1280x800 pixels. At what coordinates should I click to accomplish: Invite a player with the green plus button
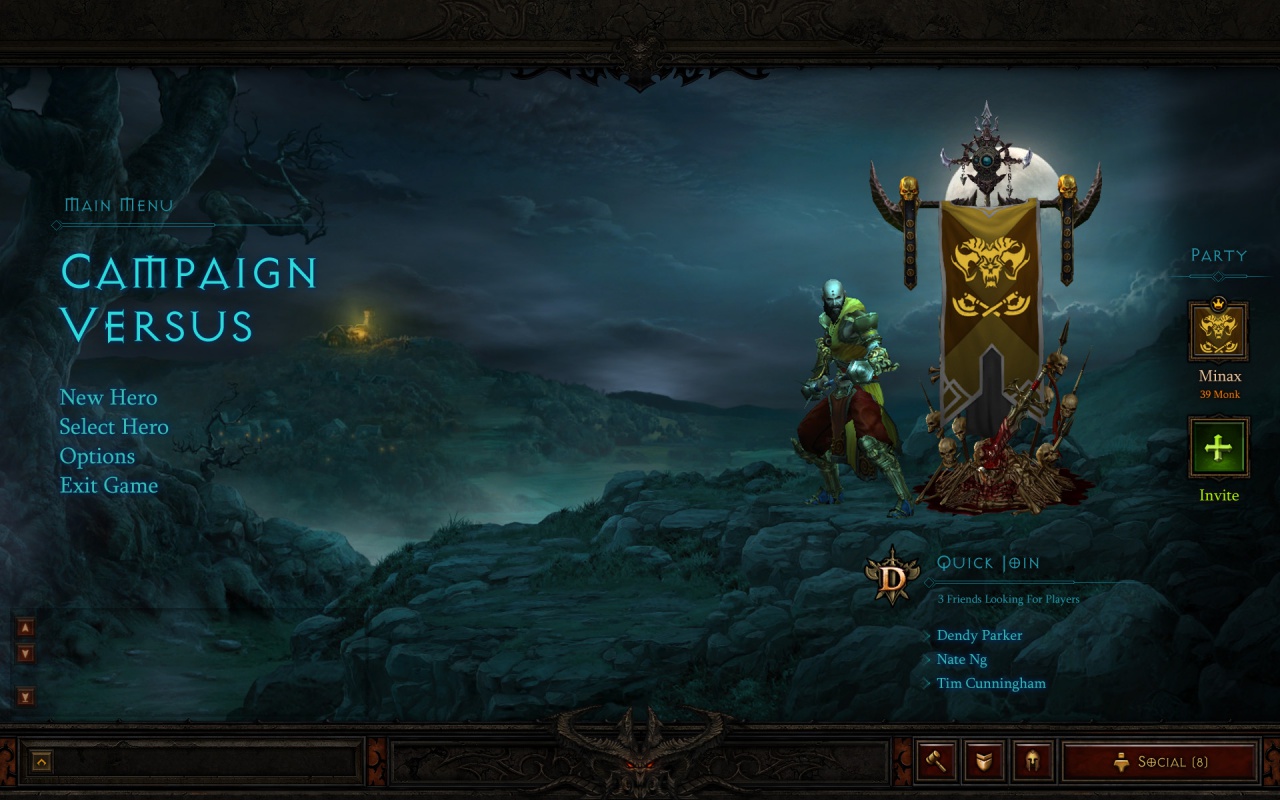pos(1218,448)
